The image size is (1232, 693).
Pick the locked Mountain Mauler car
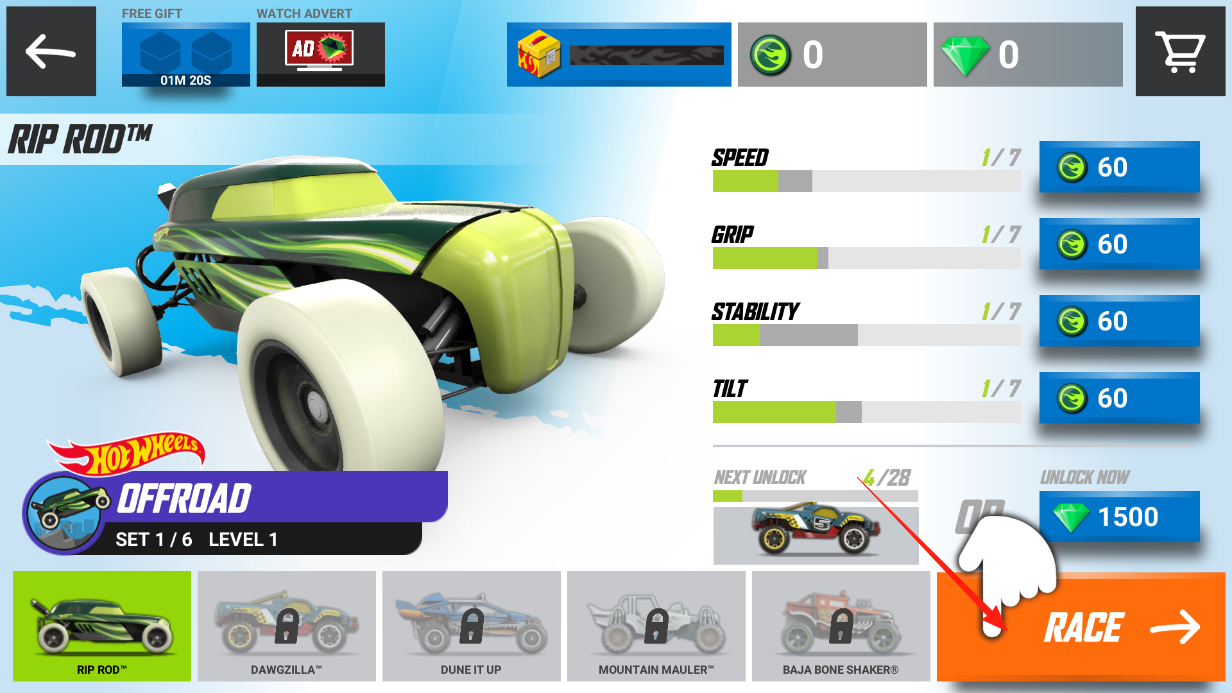pos(656,627)
